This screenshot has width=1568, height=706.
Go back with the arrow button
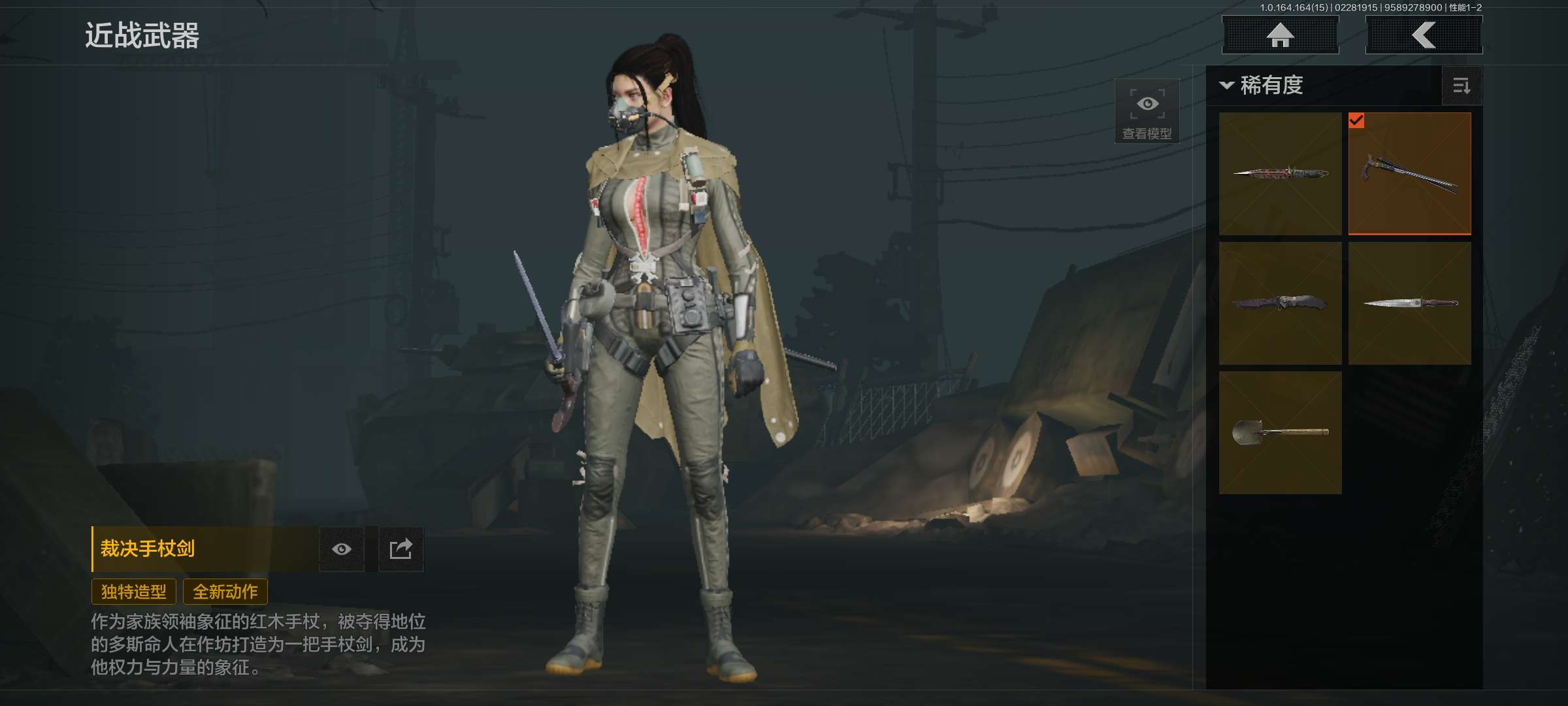(1424, 35)
